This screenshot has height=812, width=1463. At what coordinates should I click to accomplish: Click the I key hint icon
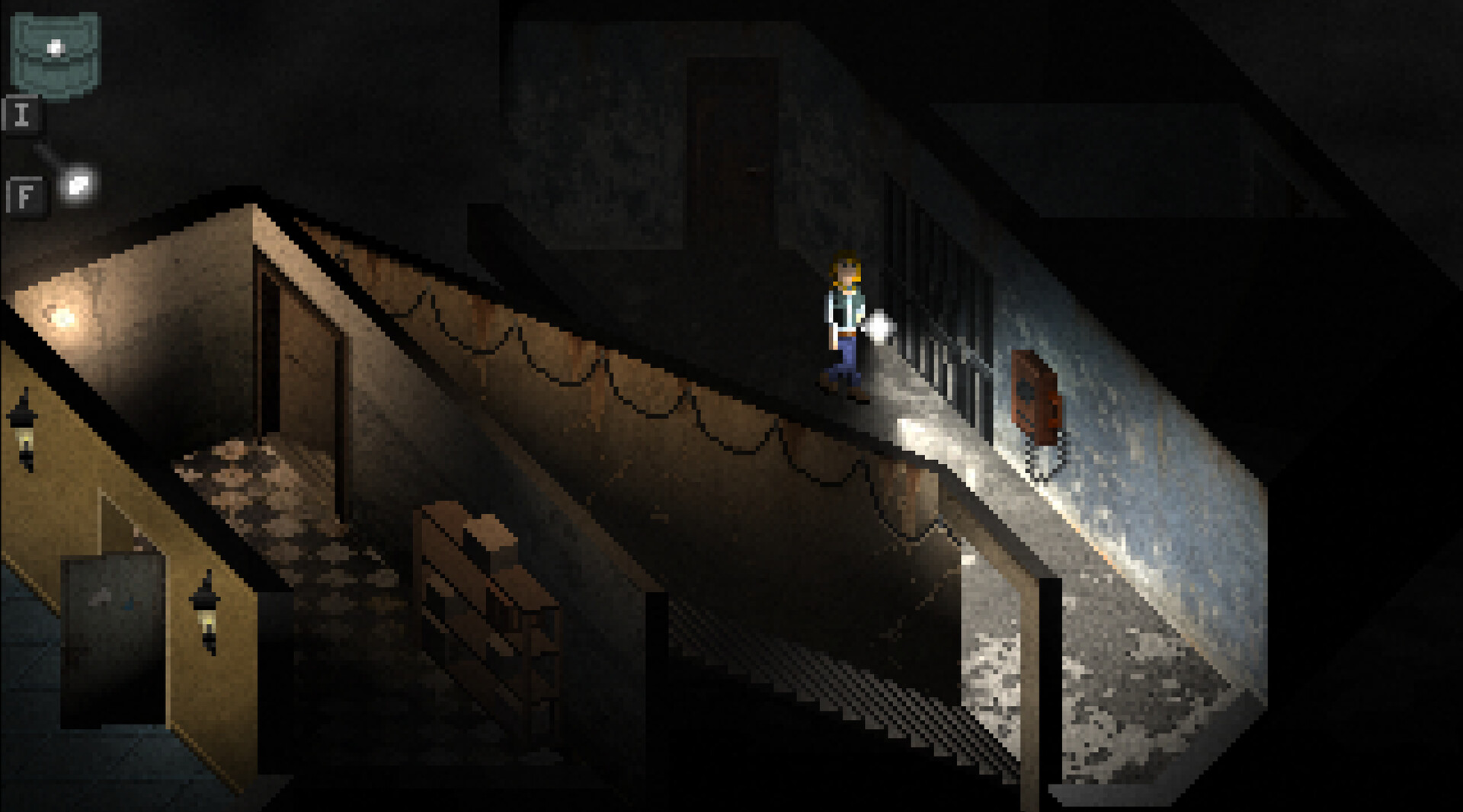pyautogui.click(x=23, y=115)
